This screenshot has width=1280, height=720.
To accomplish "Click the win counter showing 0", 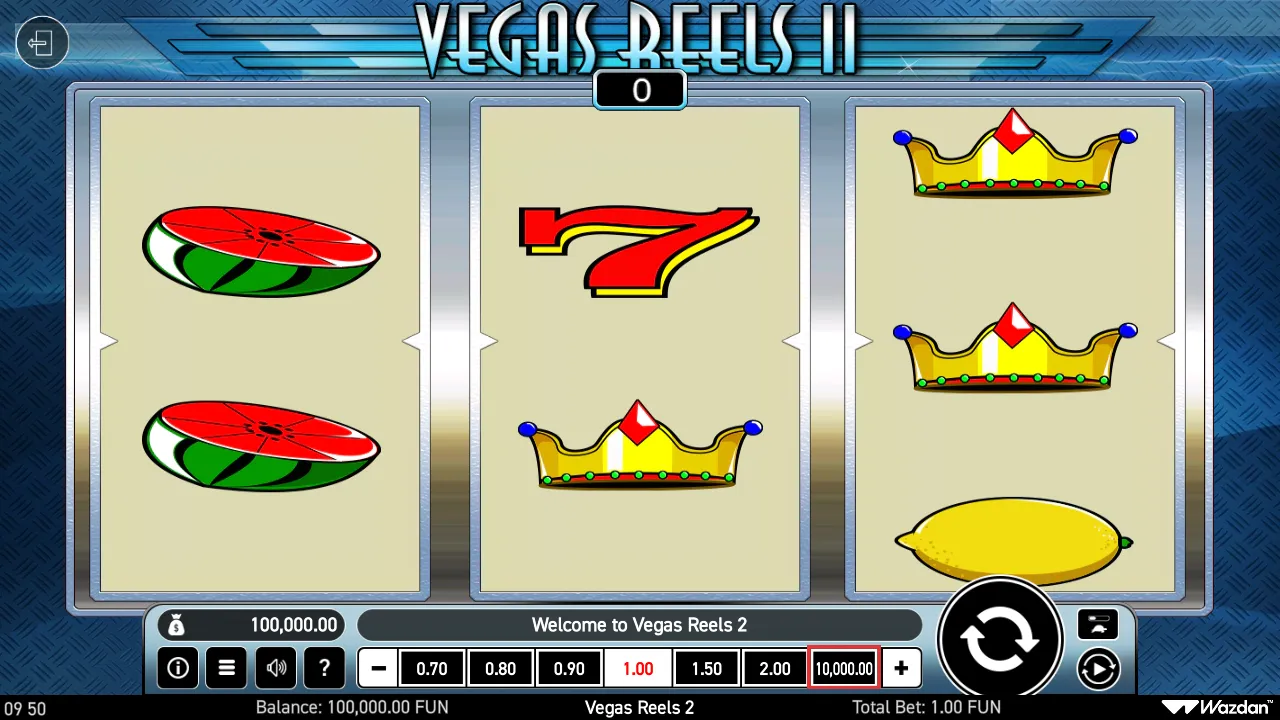I will point(639,90).
